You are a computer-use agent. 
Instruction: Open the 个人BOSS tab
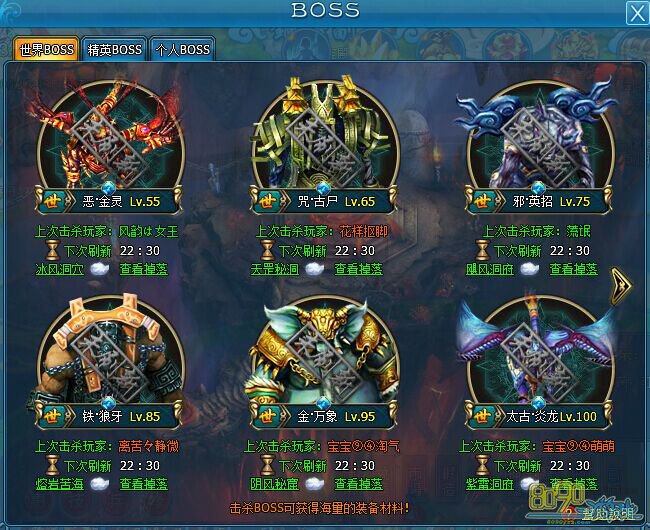coord(181,49)
